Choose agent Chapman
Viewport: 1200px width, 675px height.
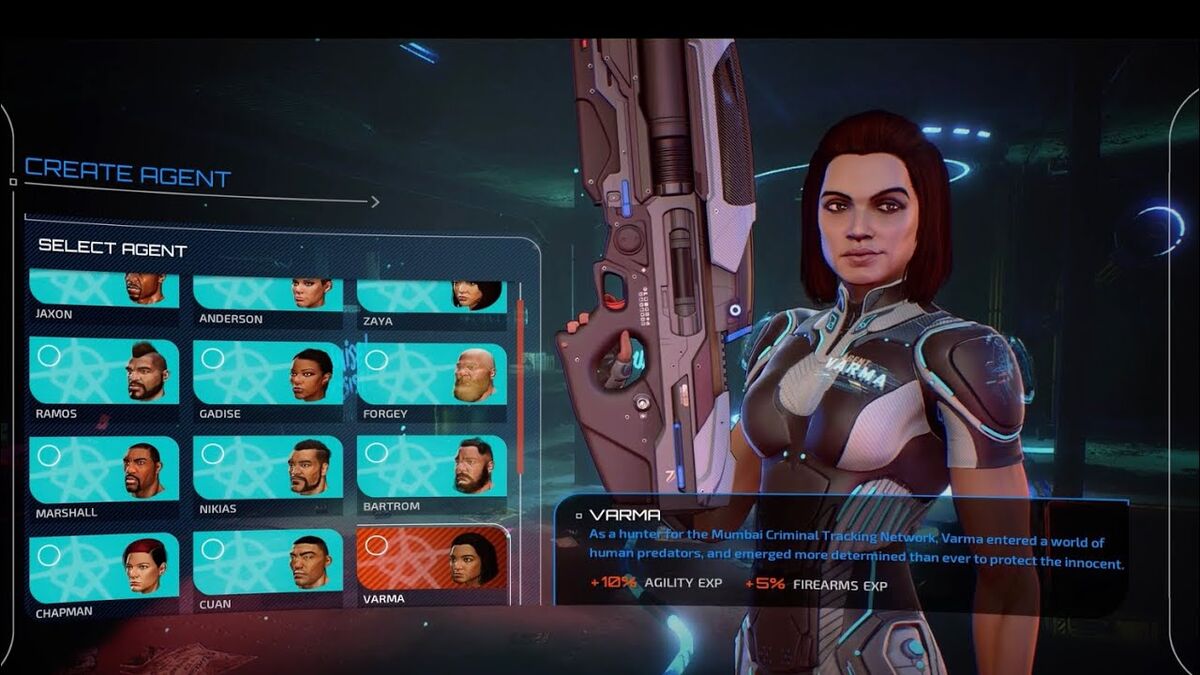coord(104,568)
